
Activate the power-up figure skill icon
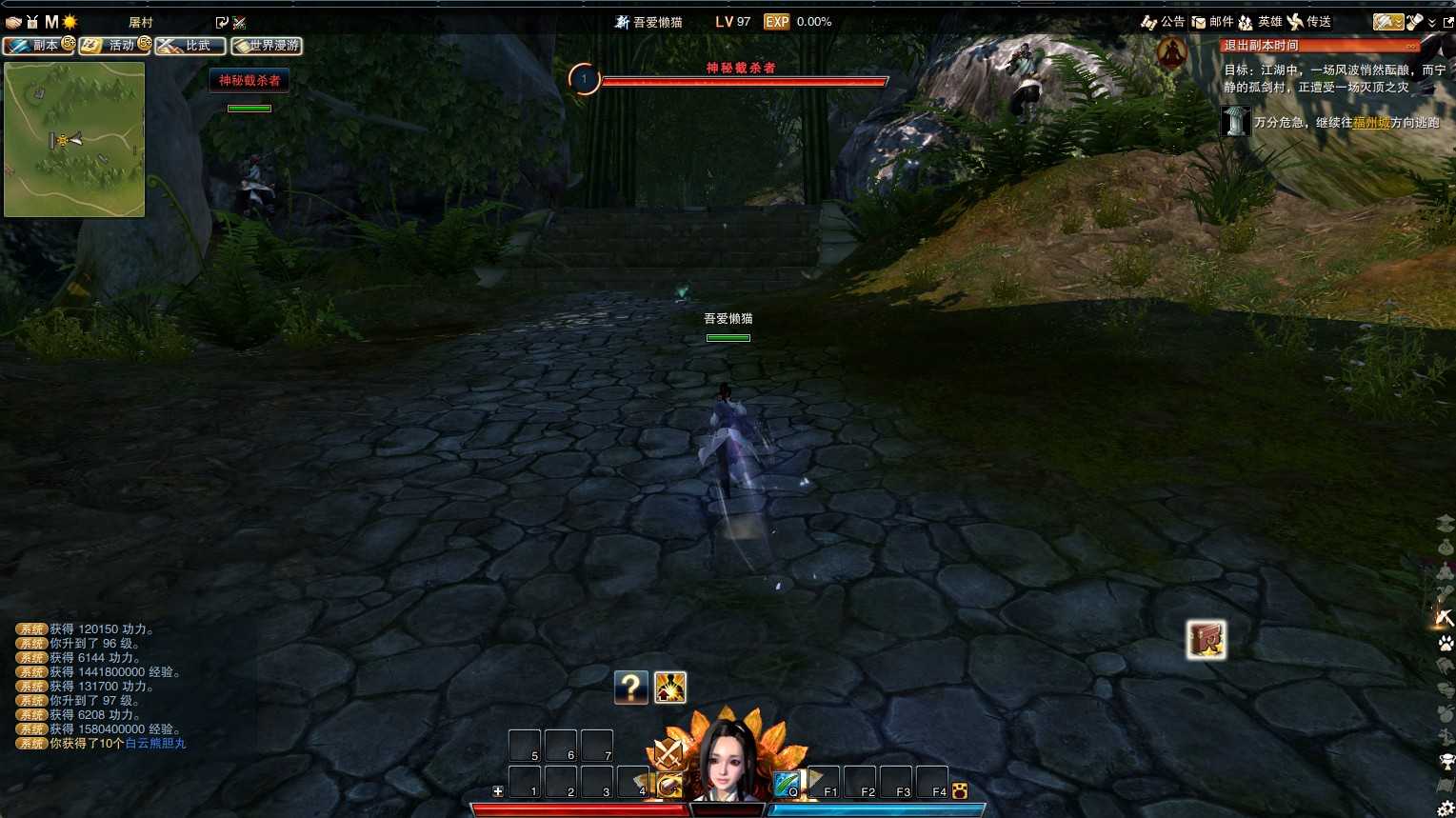pos(670,687)
